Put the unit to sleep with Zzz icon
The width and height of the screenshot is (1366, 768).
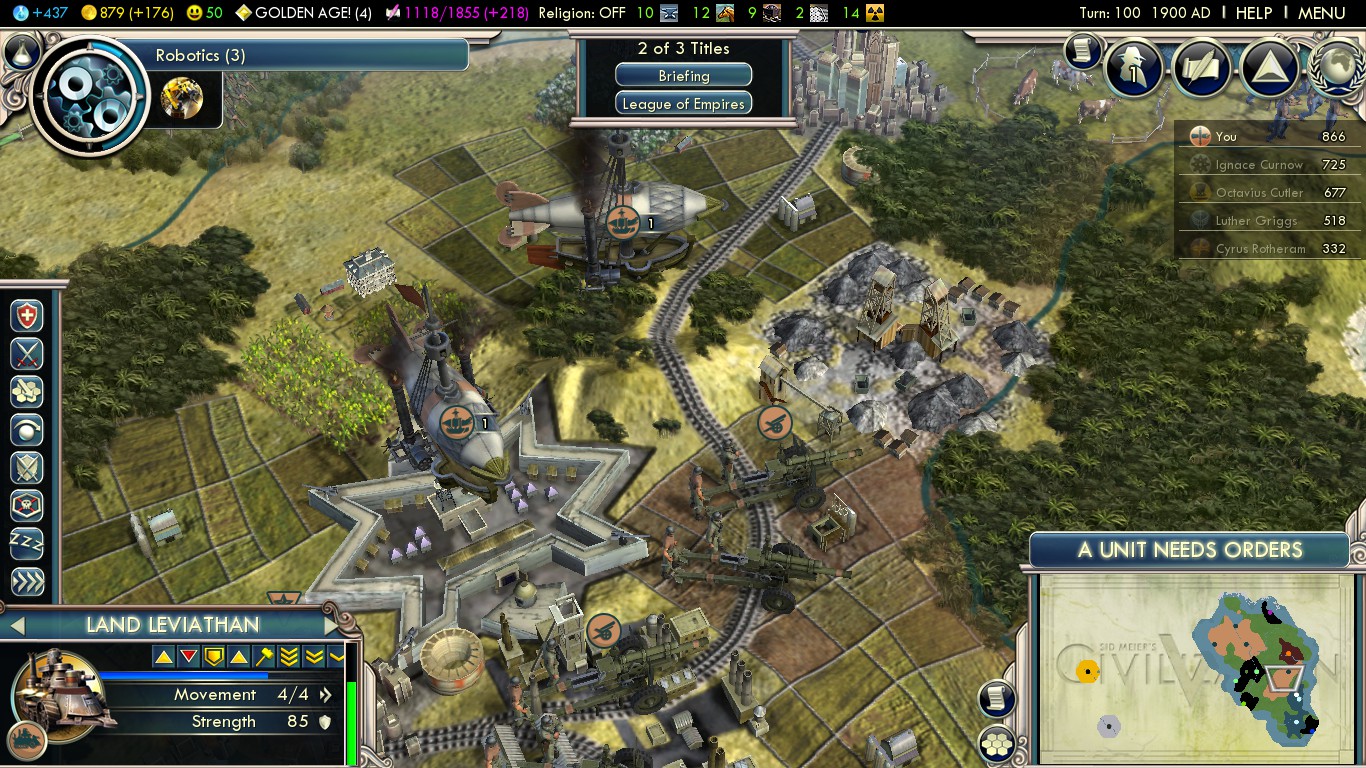point(27,543)
